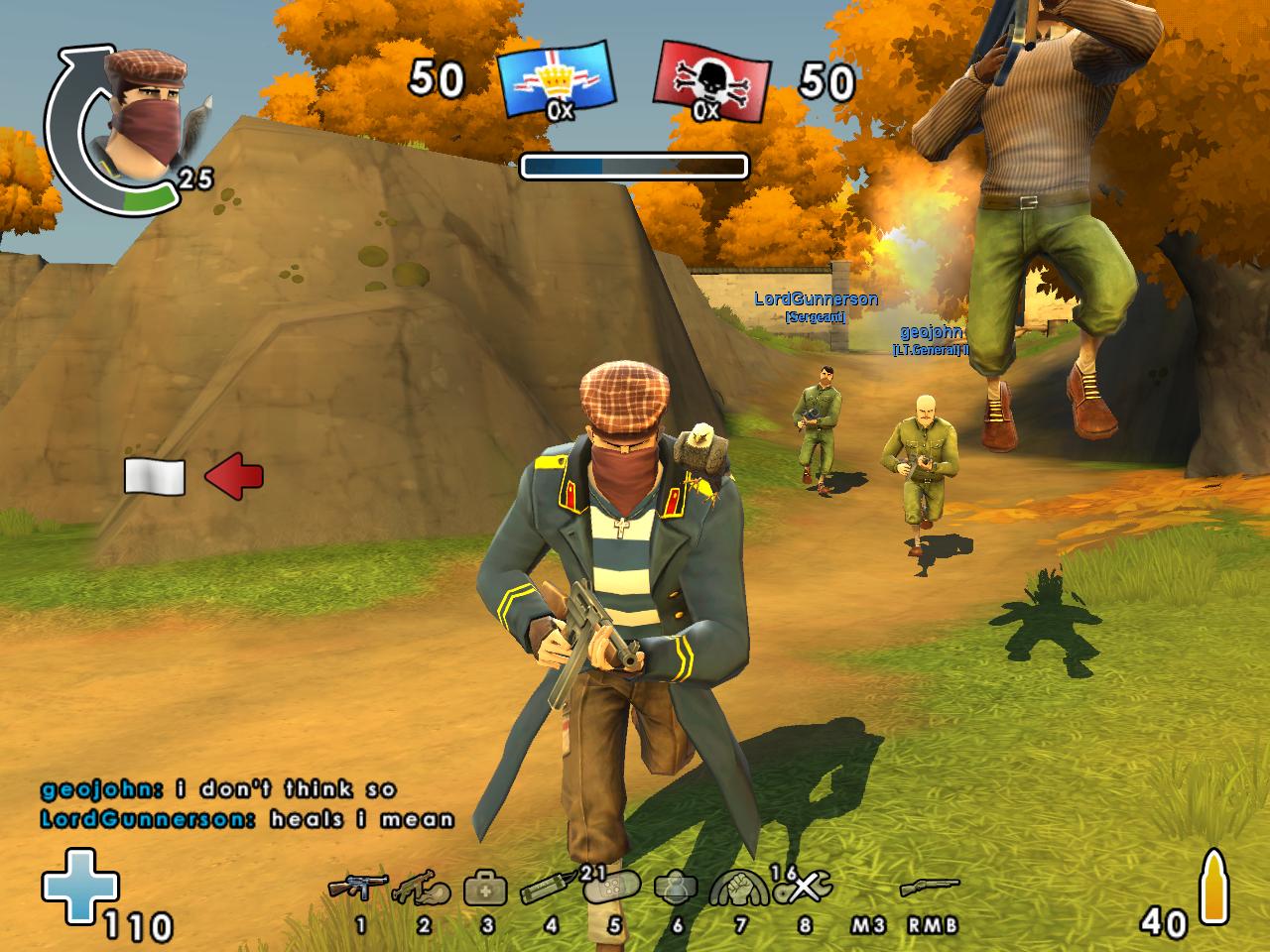Image resolution: width=1270 pixels, height=952 pixels.
Task: Click the red objective direction arrow
Action: (x=234, y=477)
